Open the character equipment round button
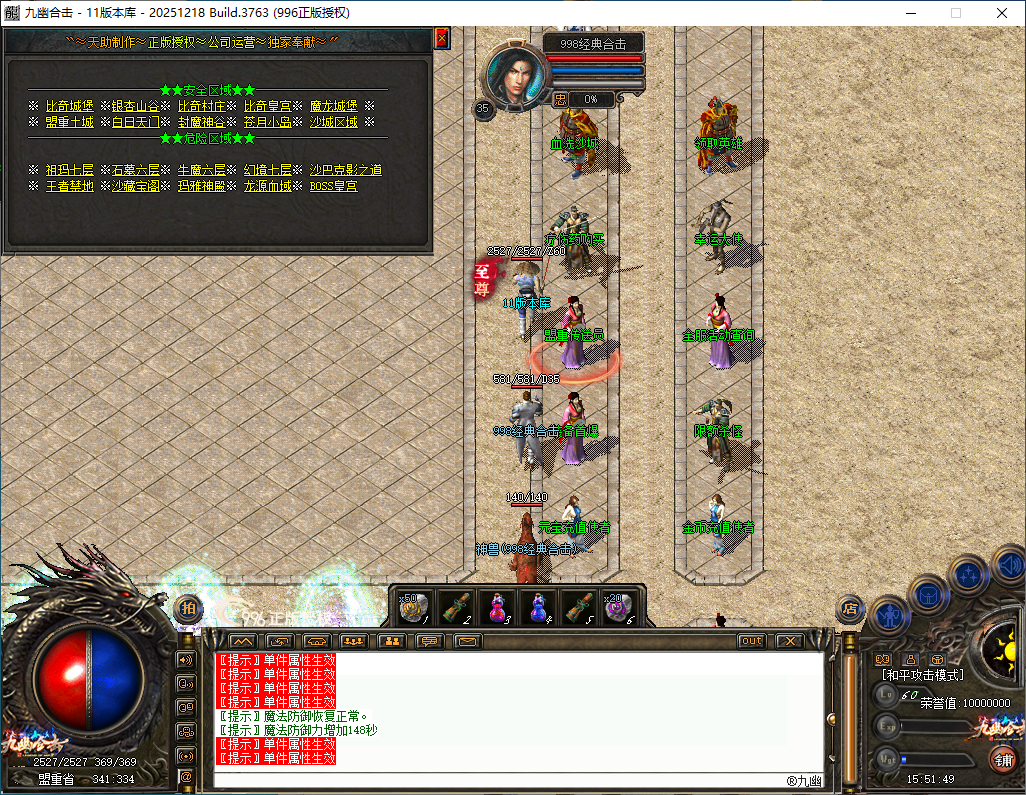The image size is (1026, 795). [x=888, y=615]
